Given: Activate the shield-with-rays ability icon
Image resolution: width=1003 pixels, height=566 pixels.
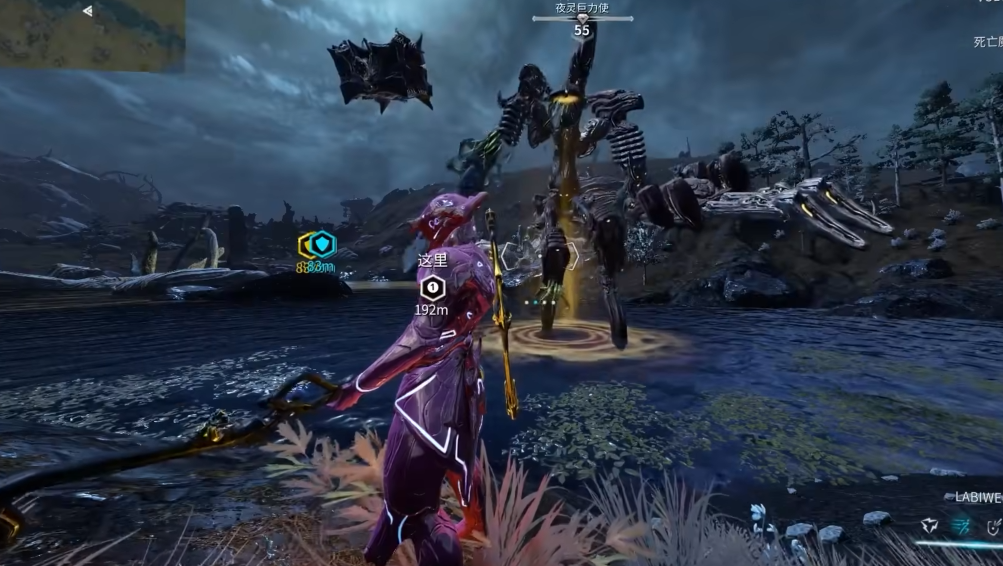Looking at the screenshot, I should point(993,526).
